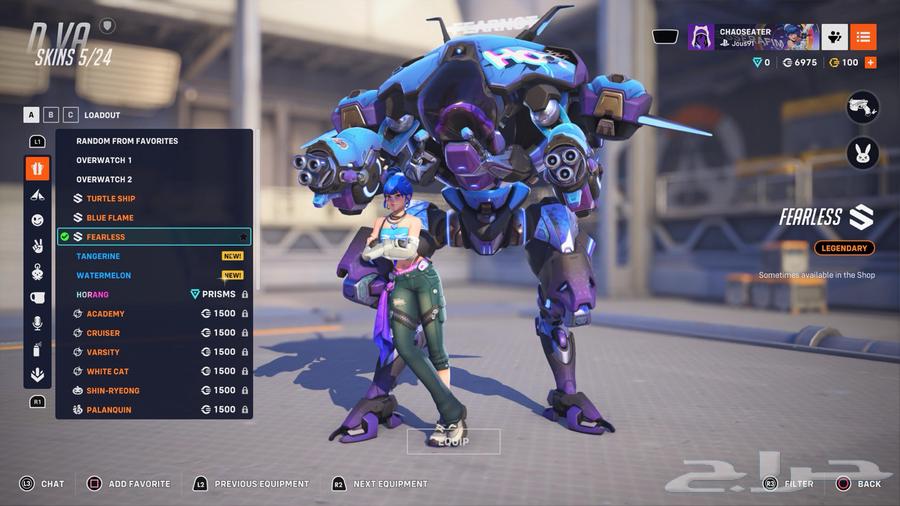Switch to loadout B
This screenshot has width=900, height=506.
coord(52,115)
